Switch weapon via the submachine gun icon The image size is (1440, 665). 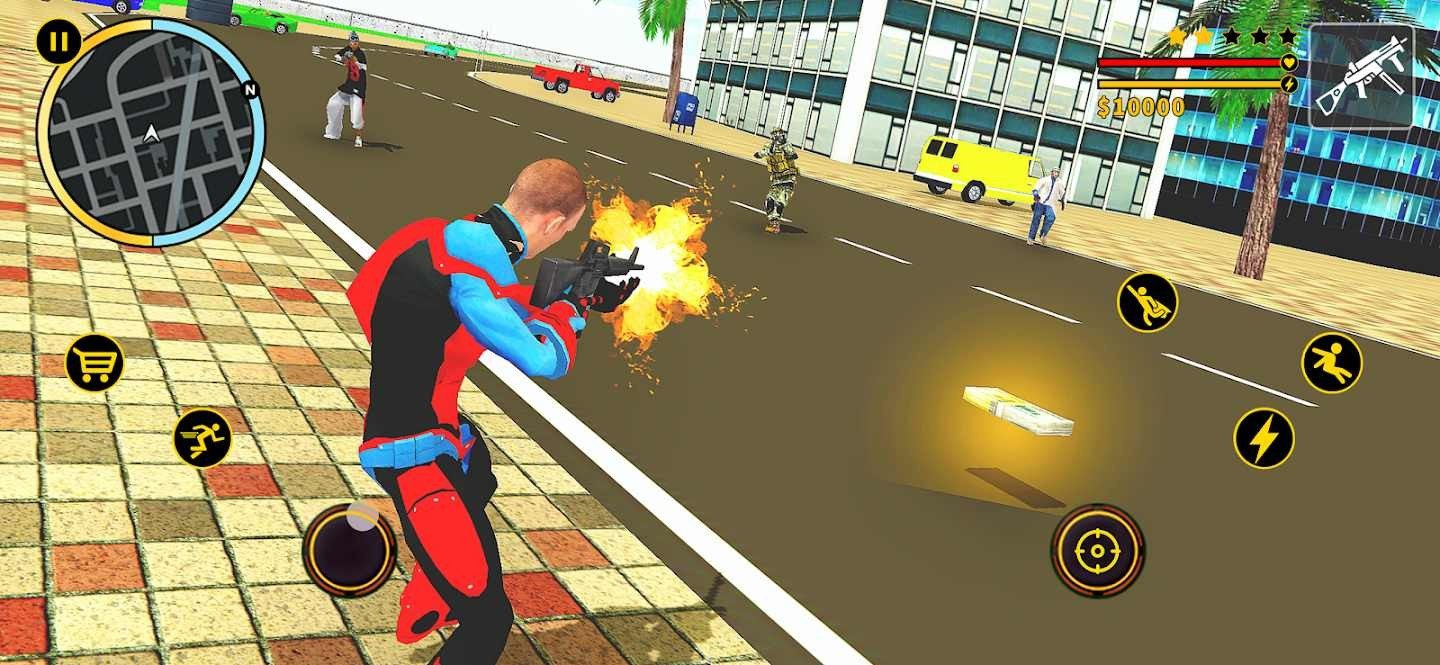tap(1361, 77)
